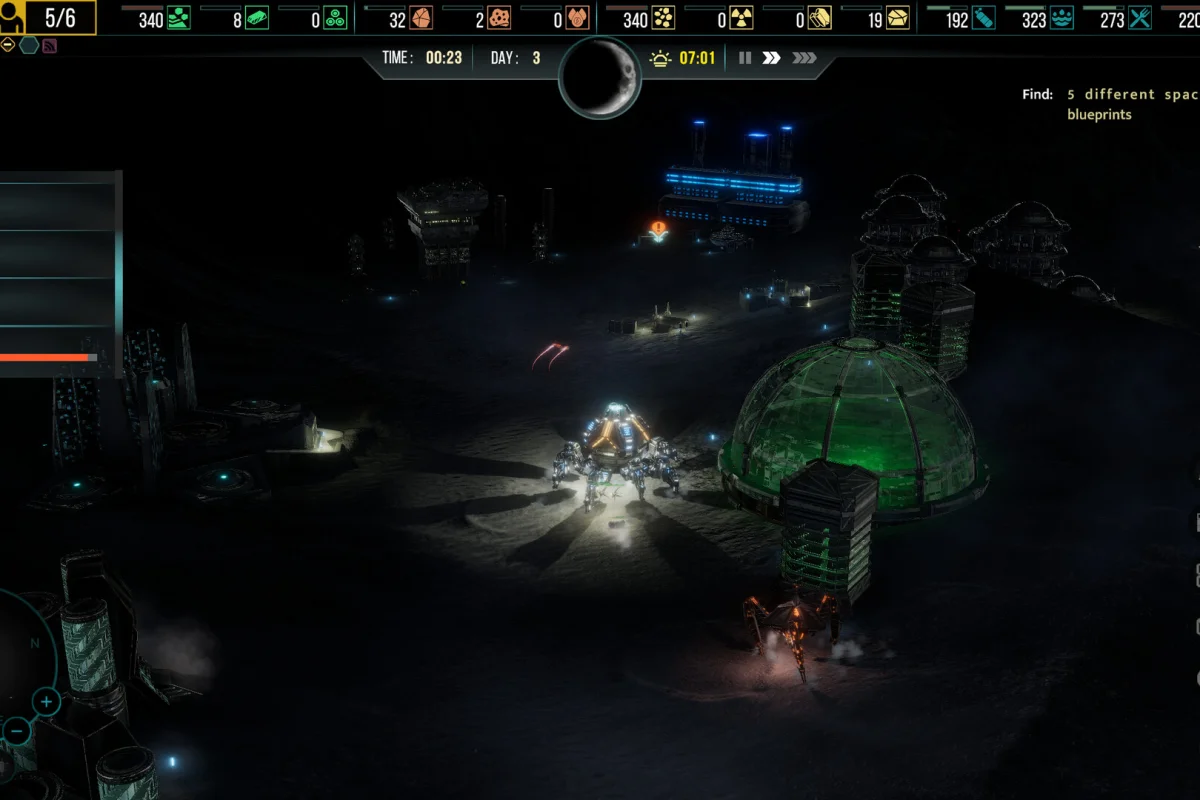Zoom out with the minimap minus button

pyautogui.click(x=16, y=730)
